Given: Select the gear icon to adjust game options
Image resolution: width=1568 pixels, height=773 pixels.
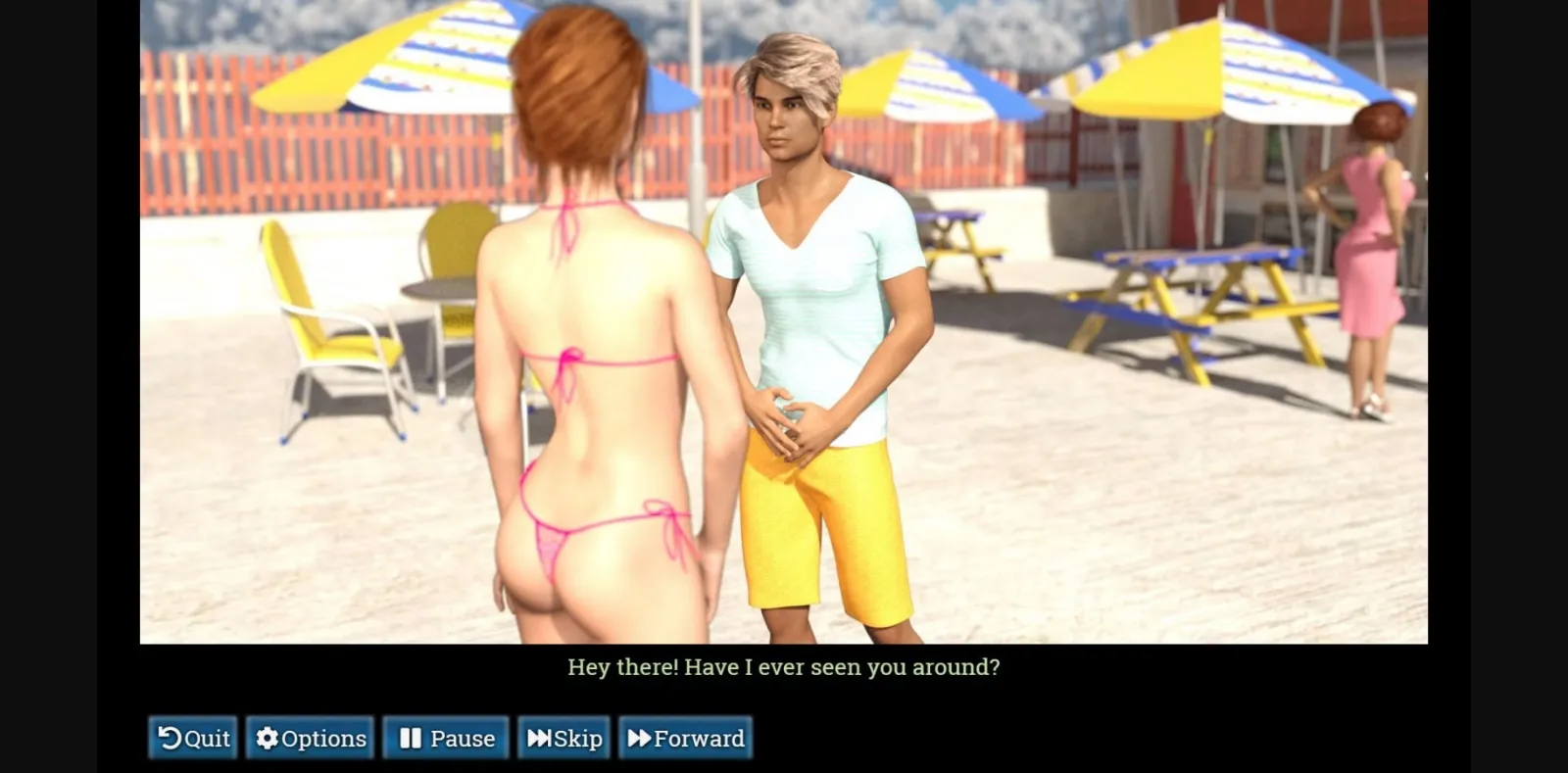Looking at the screenshot, I should pyautogui.click(x=267, y=738).
